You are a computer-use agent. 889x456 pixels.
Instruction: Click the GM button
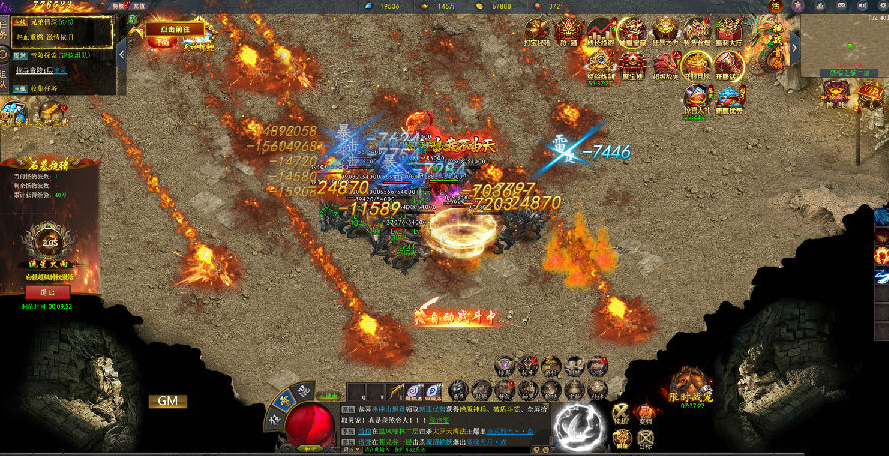point(168,401)
